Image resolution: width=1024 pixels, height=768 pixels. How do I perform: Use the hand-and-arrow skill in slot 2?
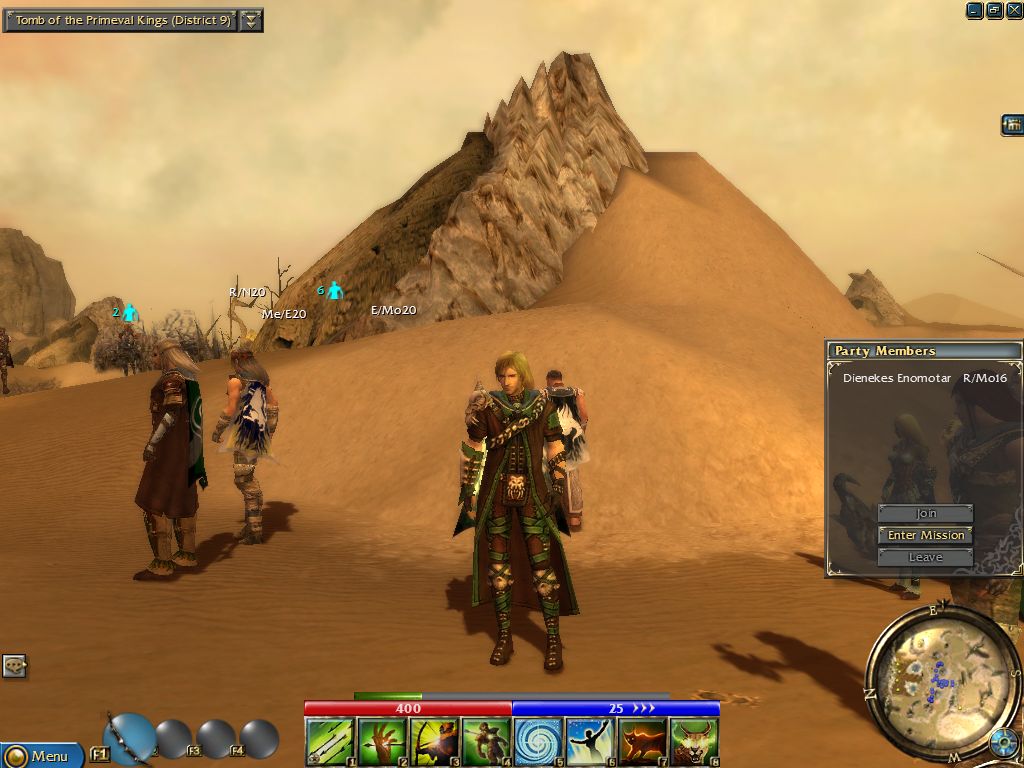pos(381,742)
